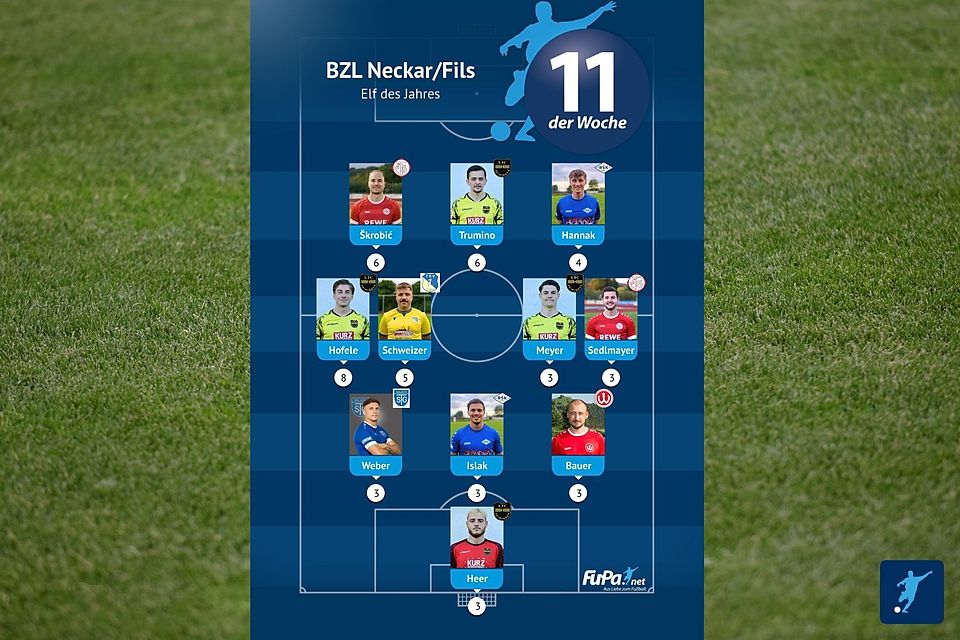
Task: Select the Sedlmayer player card
Action: pyautogui.click(x=611, y=318)
